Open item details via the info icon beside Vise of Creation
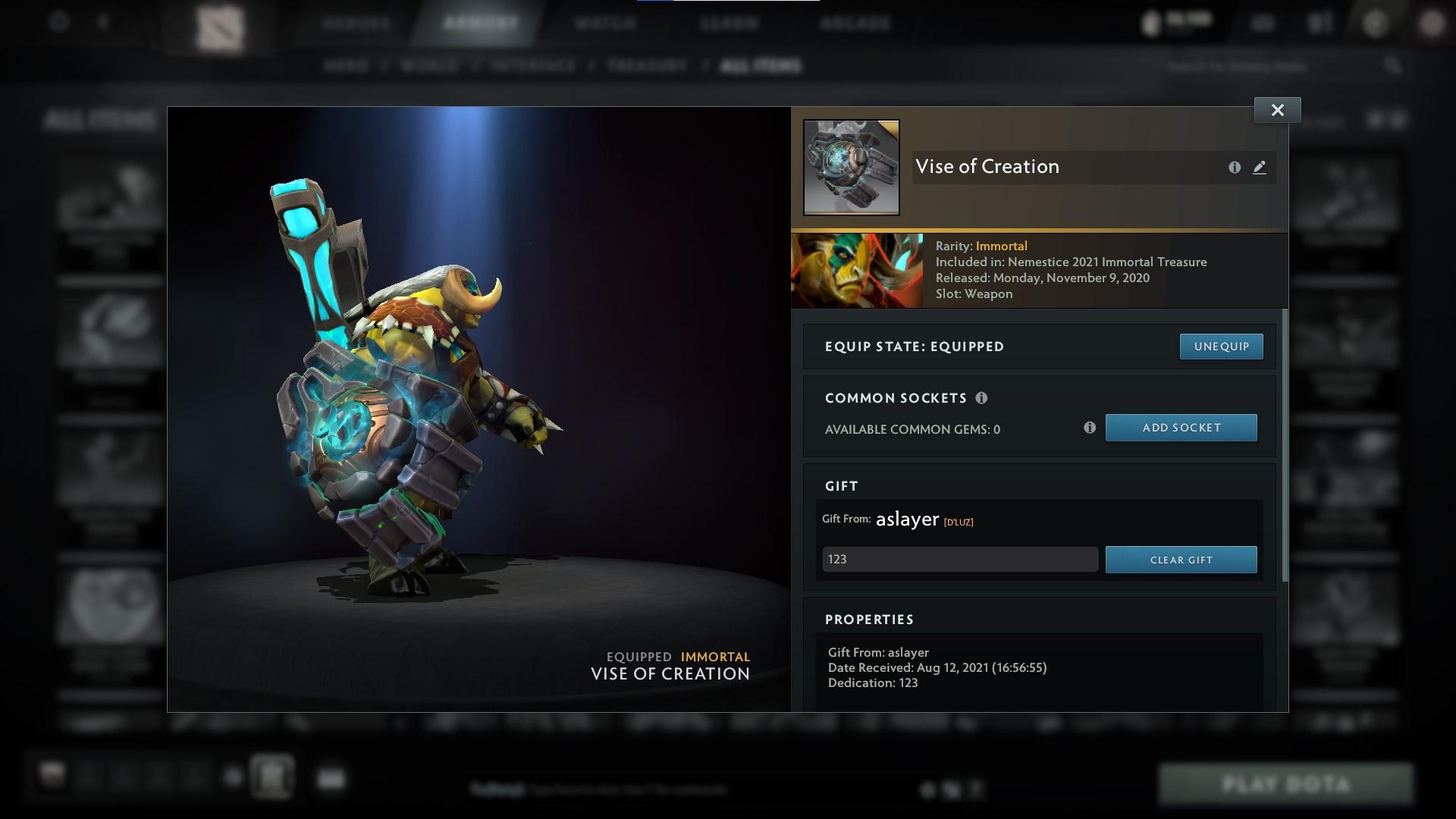Screen dimensions: 1456x819 [1233, 168]
